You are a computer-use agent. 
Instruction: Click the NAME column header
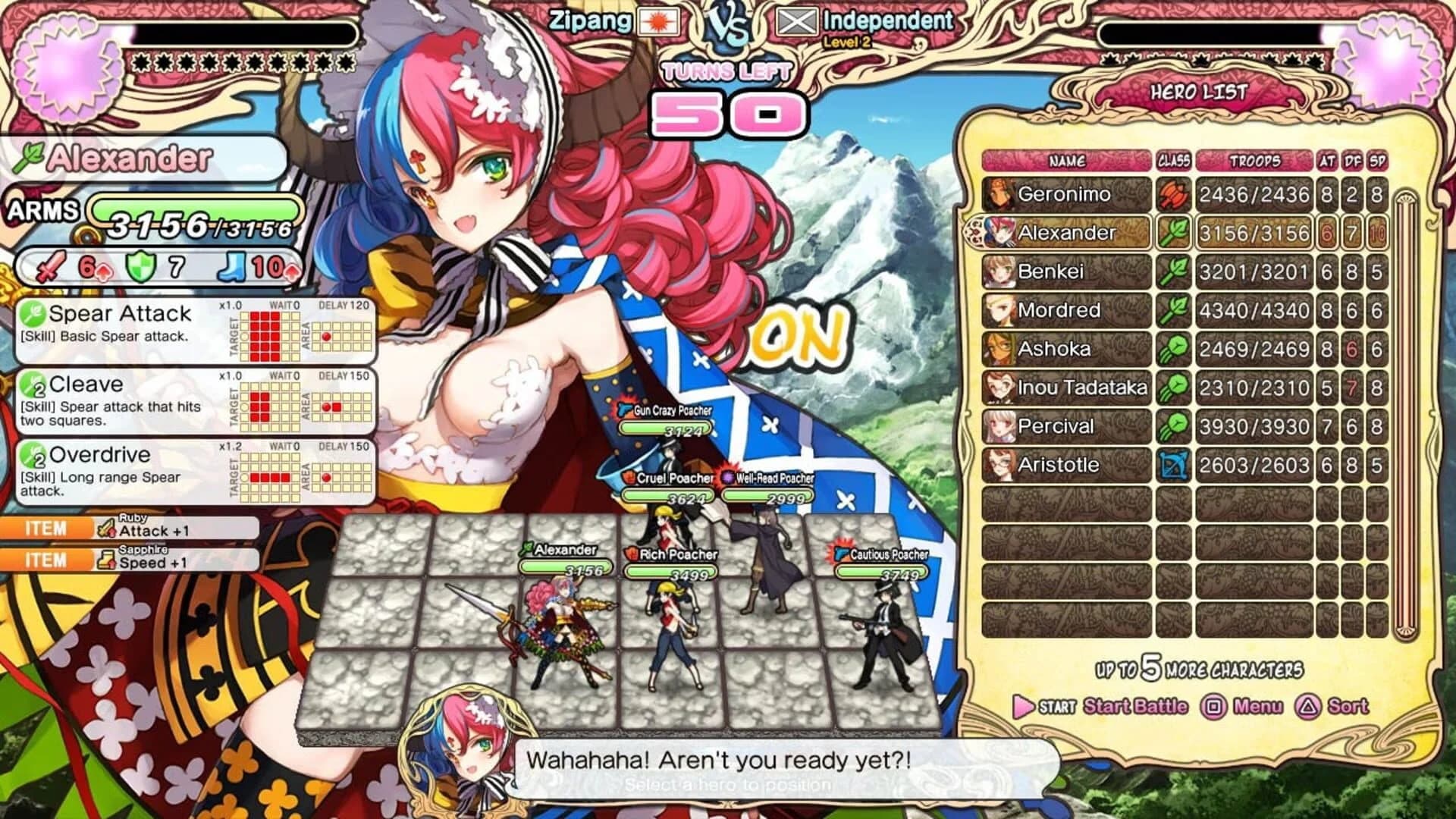click(1067, 161)
